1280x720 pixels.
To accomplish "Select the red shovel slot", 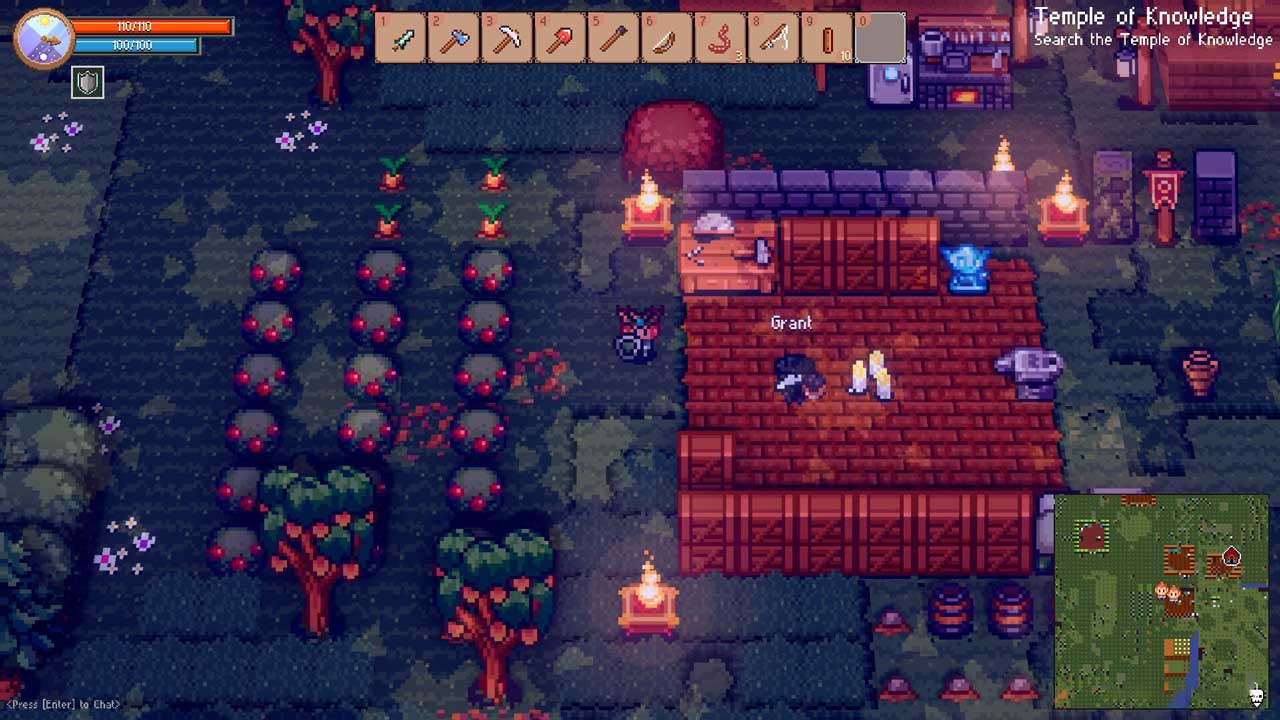I will tap(561, 39).
